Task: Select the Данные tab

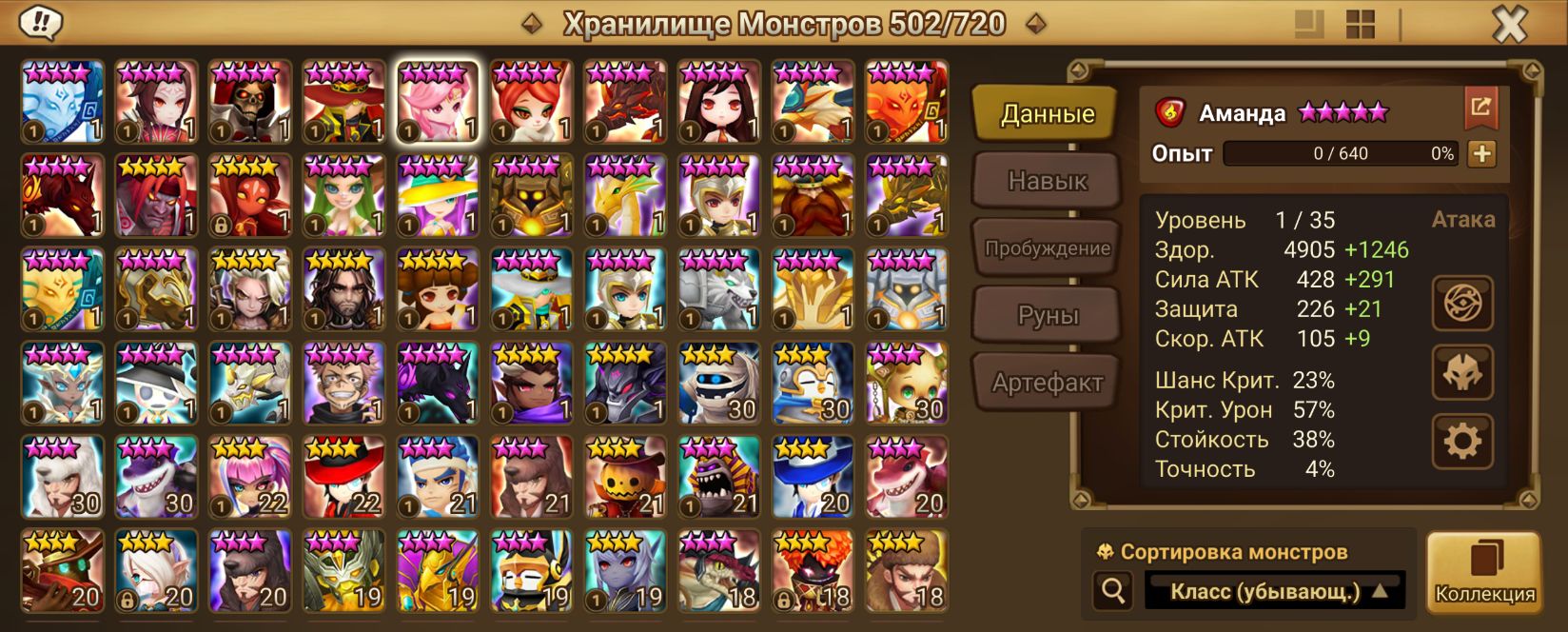Action: pos(1047,114)
